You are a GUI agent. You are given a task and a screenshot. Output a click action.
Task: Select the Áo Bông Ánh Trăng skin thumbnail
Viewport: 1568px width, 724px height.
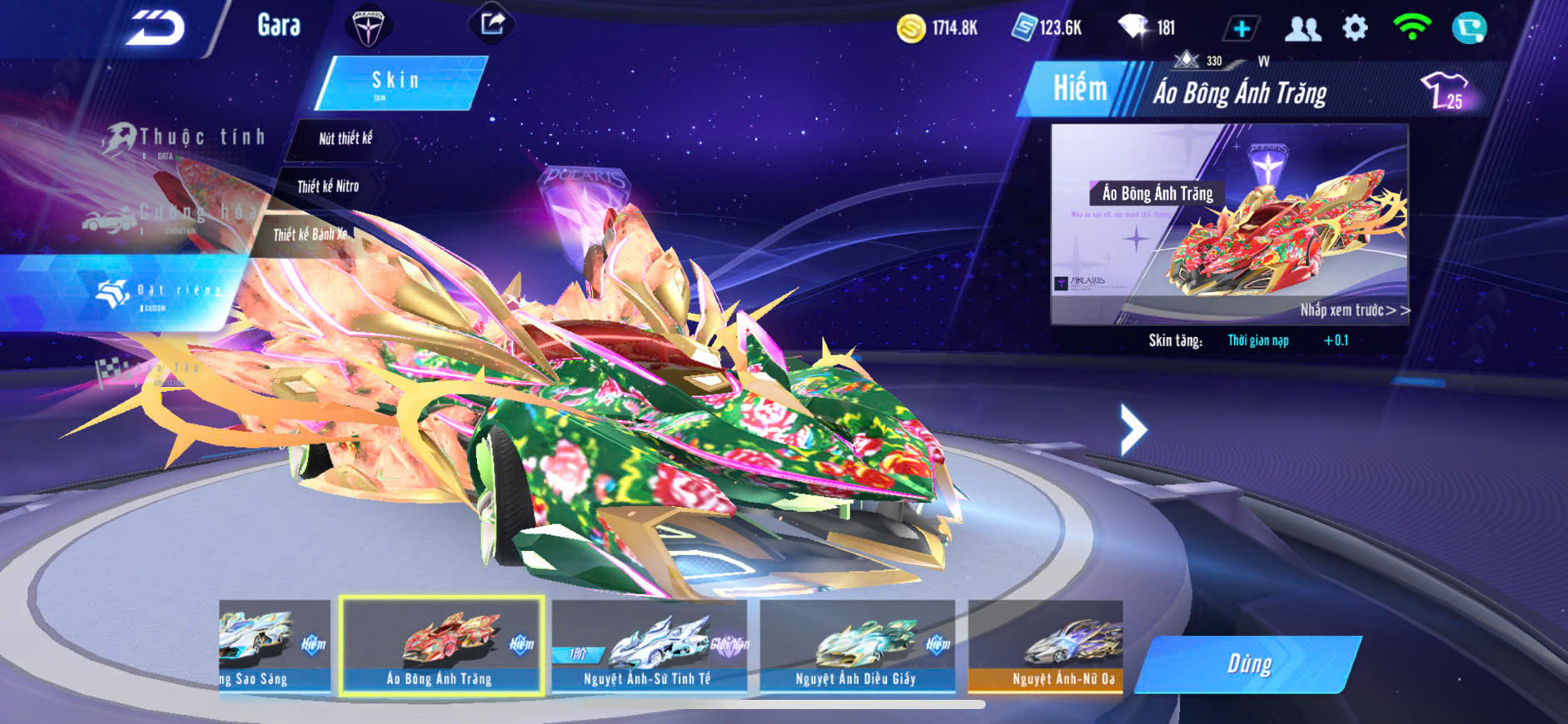441,646
